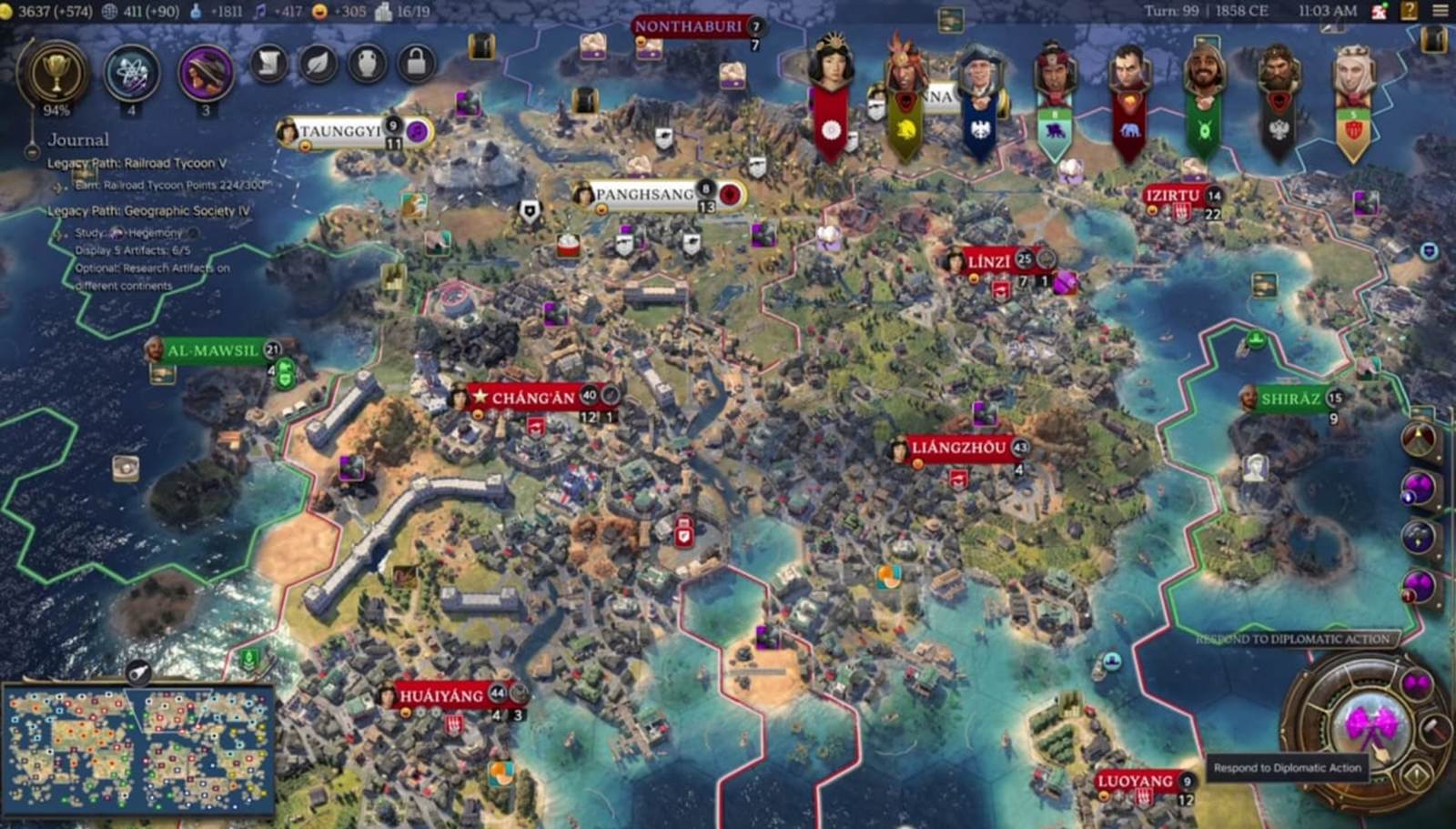
Task: Open the leaf resources button
Action: pos(318,63)
